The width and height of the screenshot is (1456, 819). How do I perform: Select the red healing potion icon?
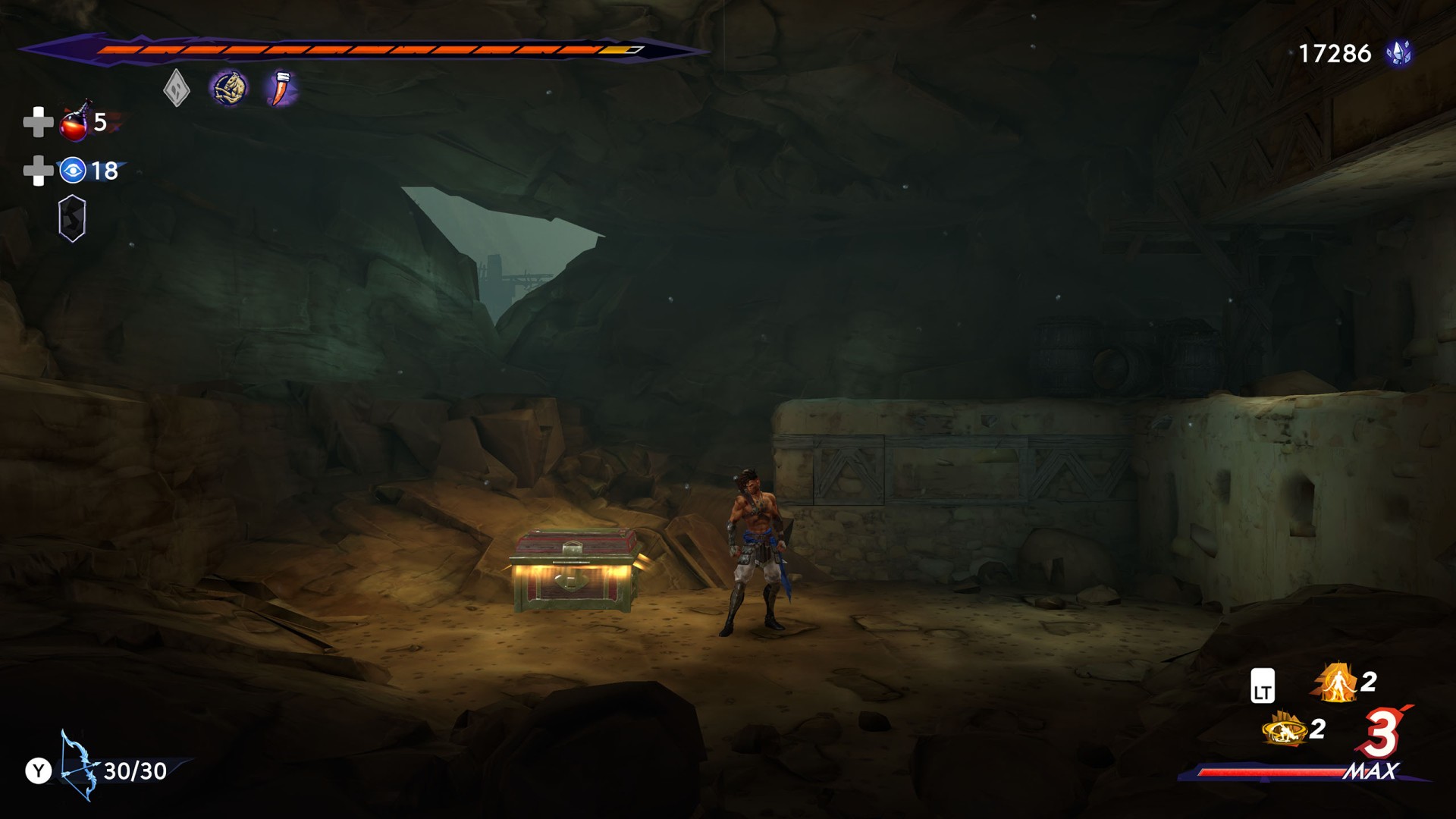74,123
